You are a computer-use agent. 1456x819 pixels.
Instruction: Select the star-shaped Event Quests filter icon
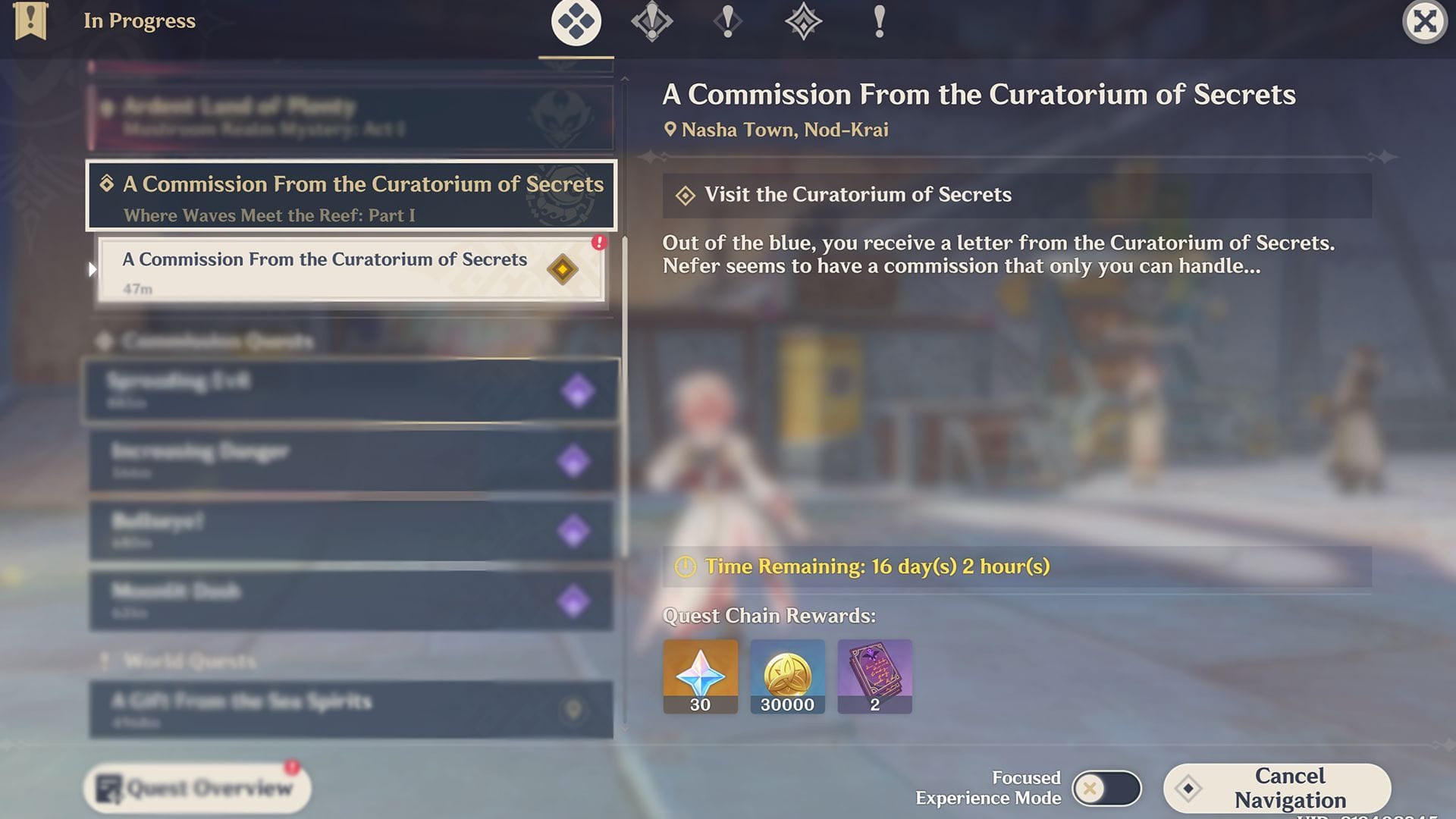click(x=803, y=21)
